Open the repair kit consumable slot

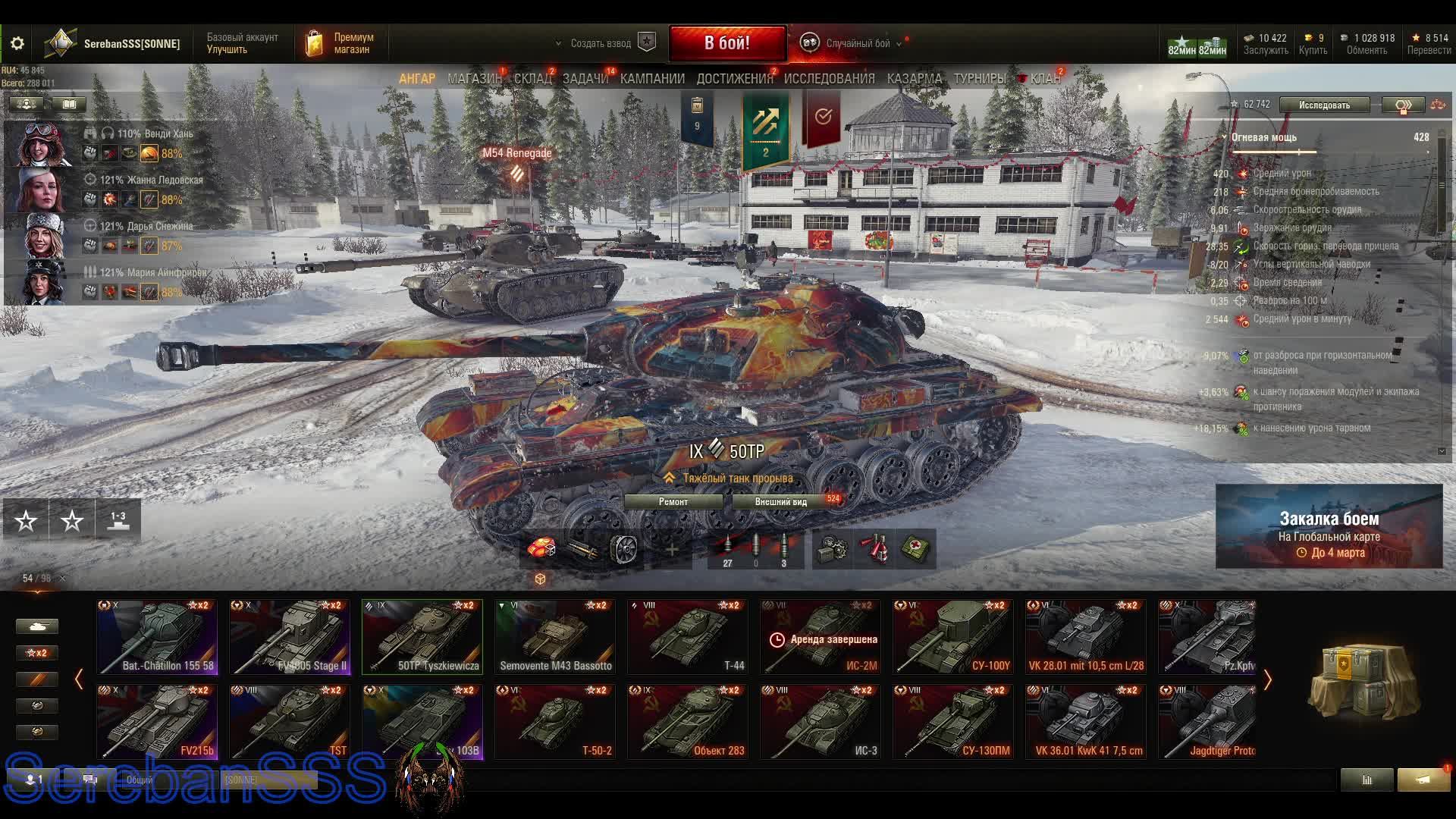(x=829, y=548)
